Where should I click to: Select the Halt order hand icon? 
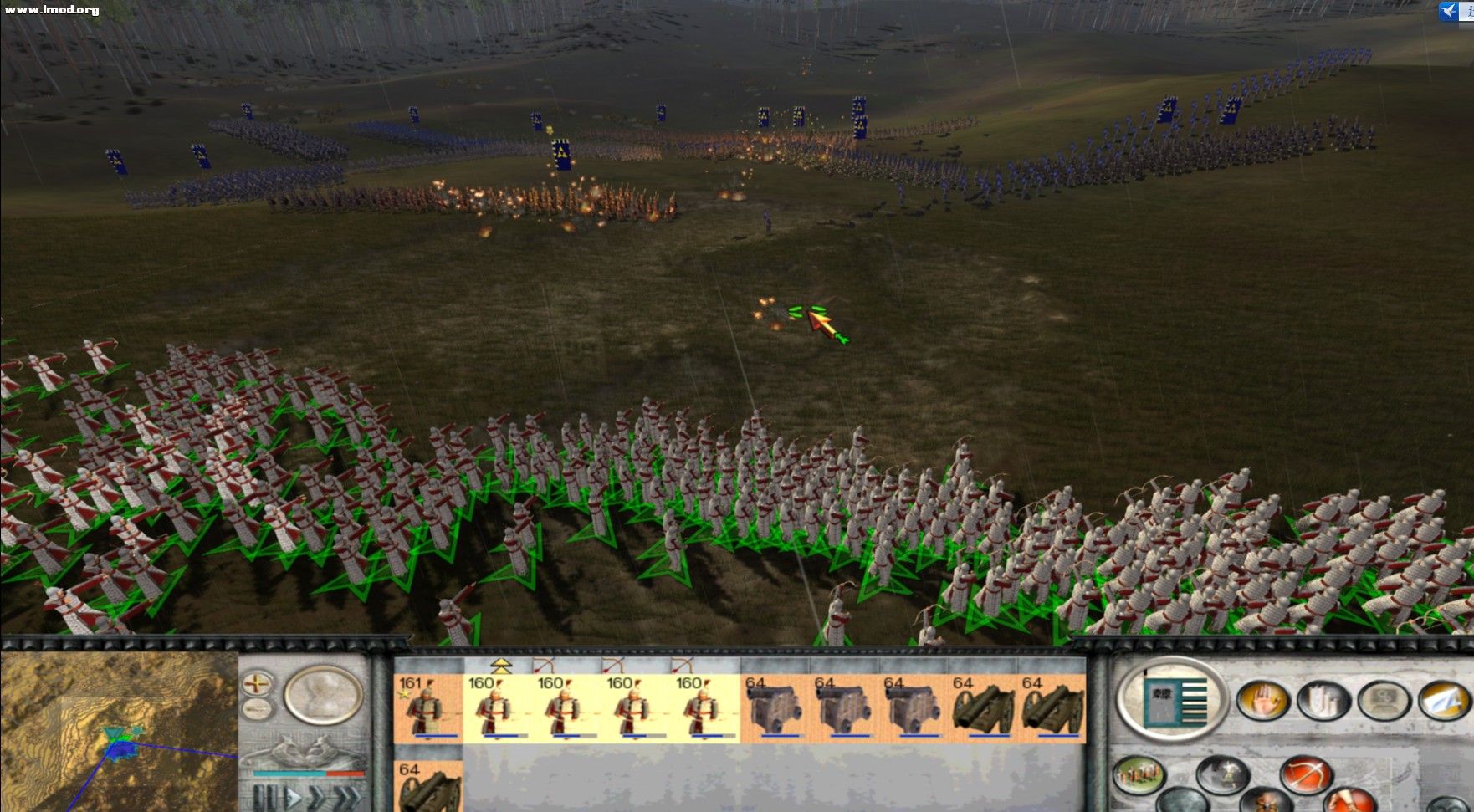pos(1266,699)
